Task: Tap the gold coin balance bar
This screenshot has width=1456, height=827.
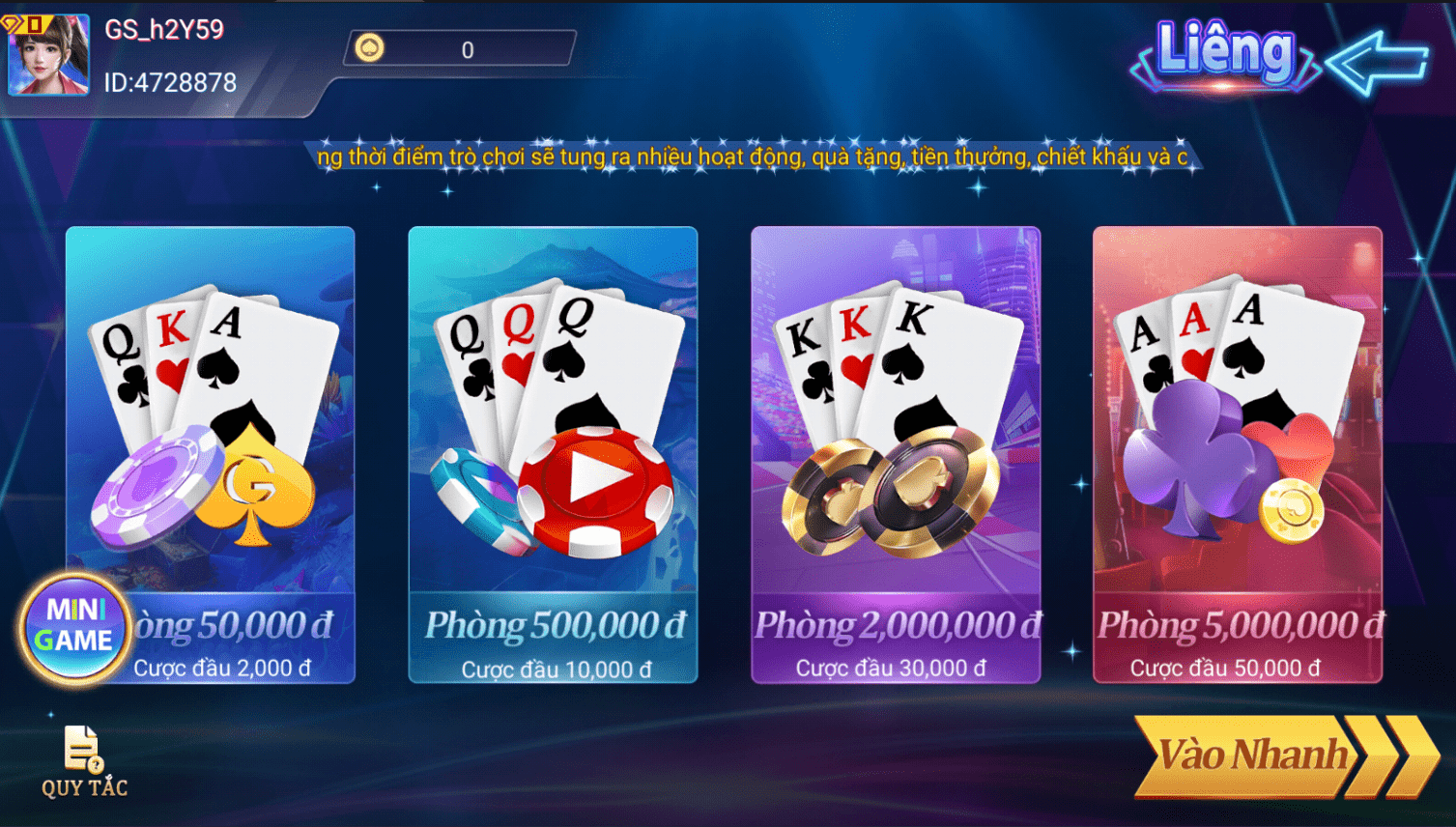Action: point(460,49)
